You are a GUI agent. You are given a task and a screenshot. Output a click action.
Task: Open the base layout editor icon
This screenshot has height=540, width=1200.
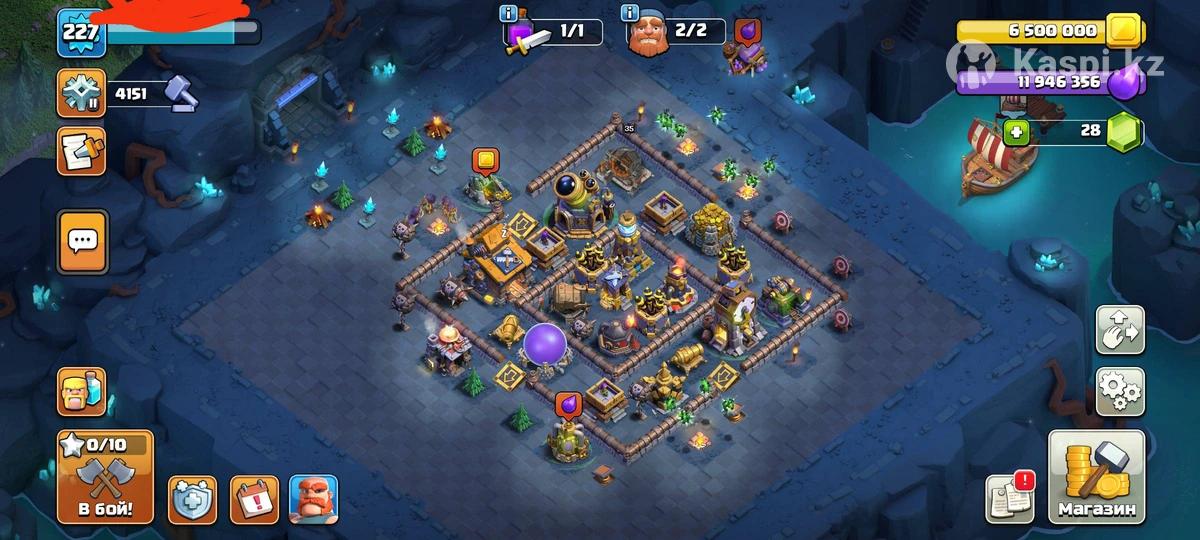pyautogui.click(x=1120, y=332)
